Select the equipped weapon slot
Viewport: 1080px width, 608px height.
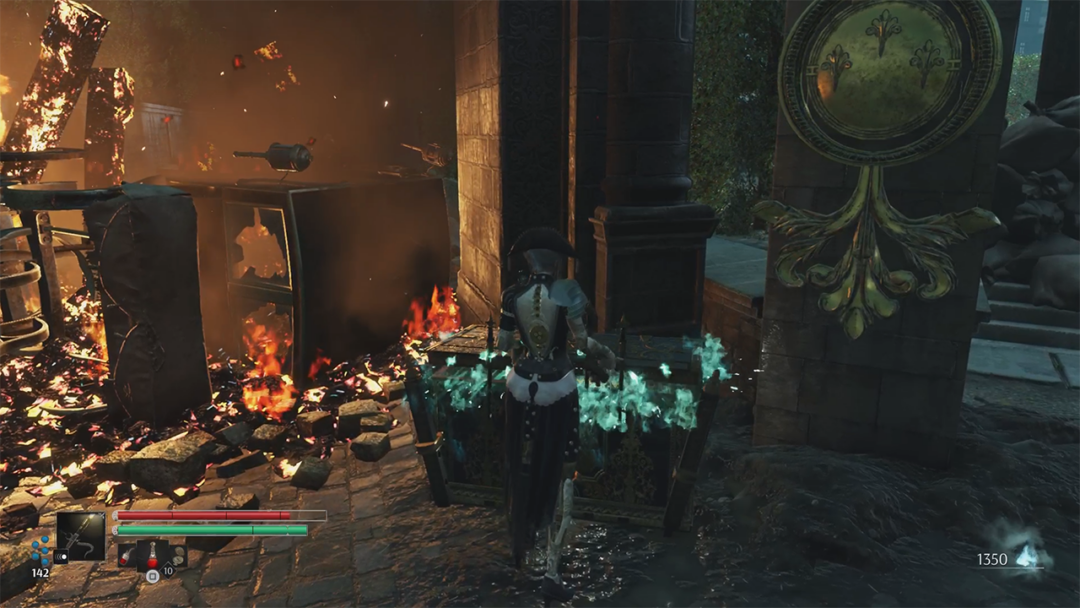80,537
